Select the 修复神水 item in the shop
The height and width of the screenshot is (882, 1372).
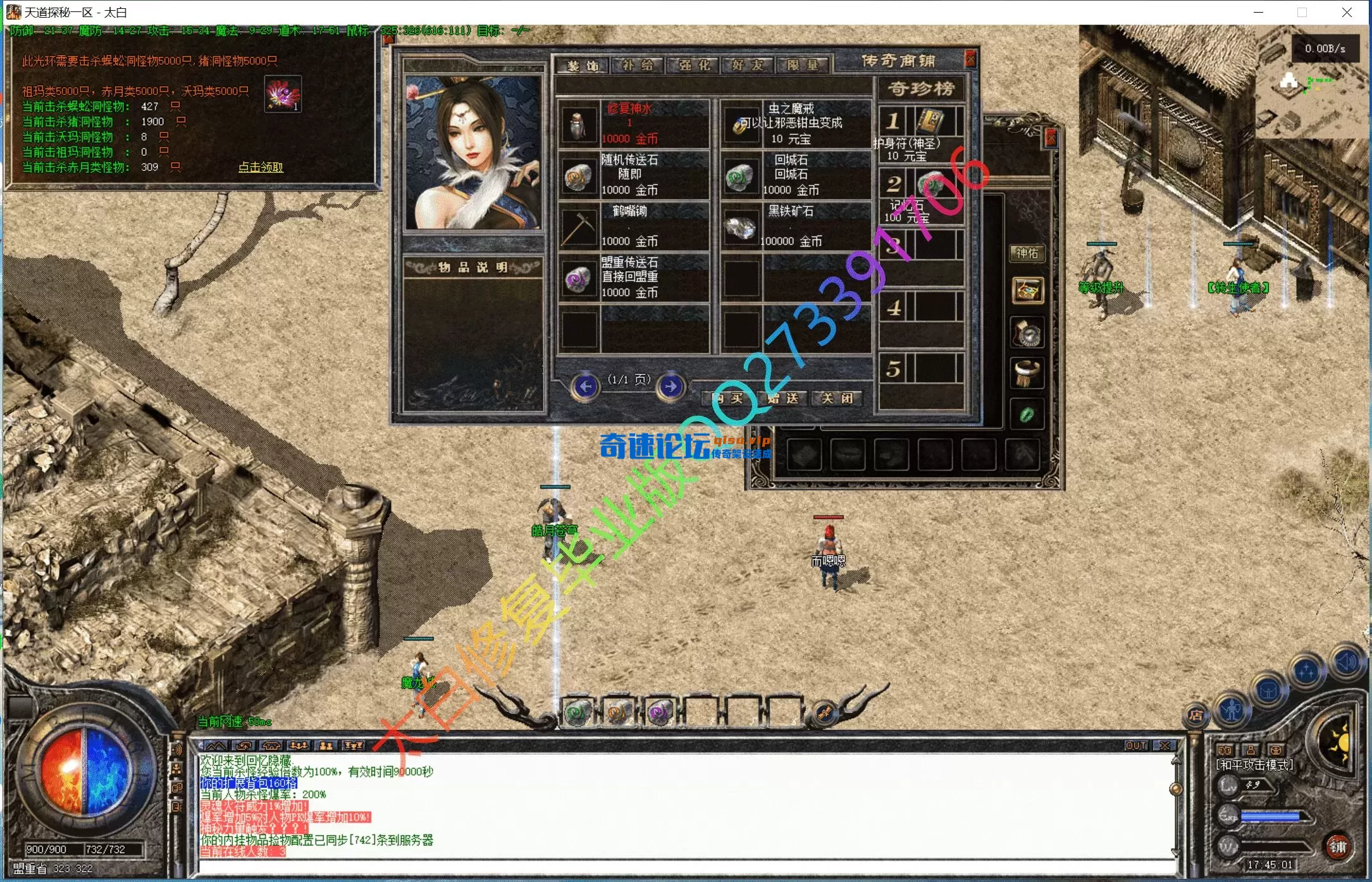(633, 123)
